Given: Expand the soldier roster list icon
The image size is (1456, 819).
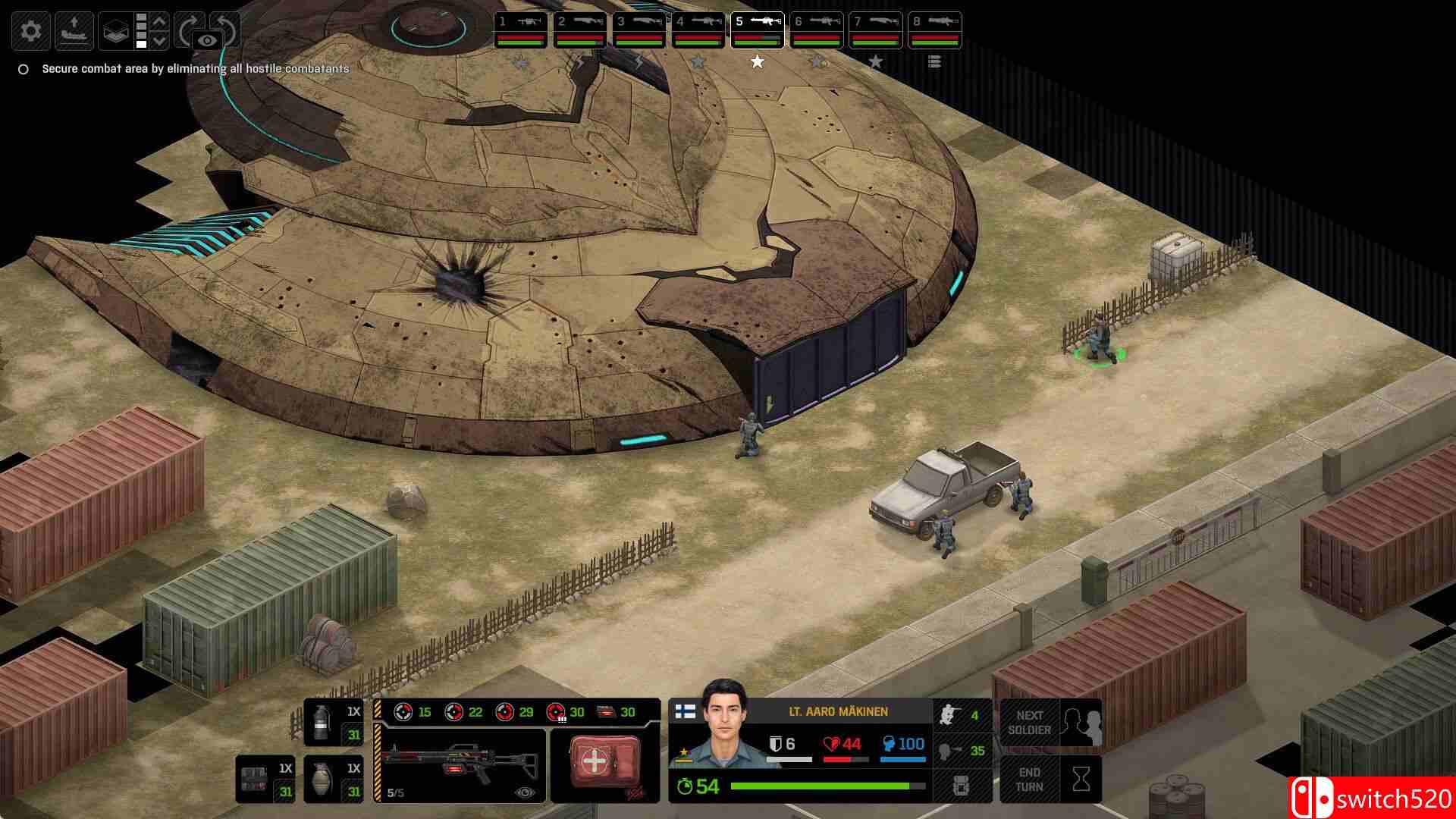Looking at the screenshot, I should click(x=934, y=61).
